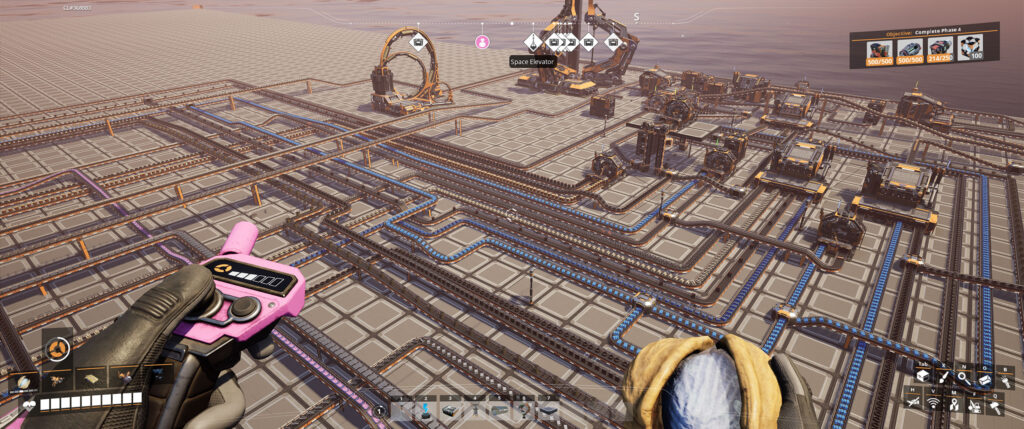The image size is (1024, 429).
Task: Activate the wireless signal scanner icon
Action: 934,403
